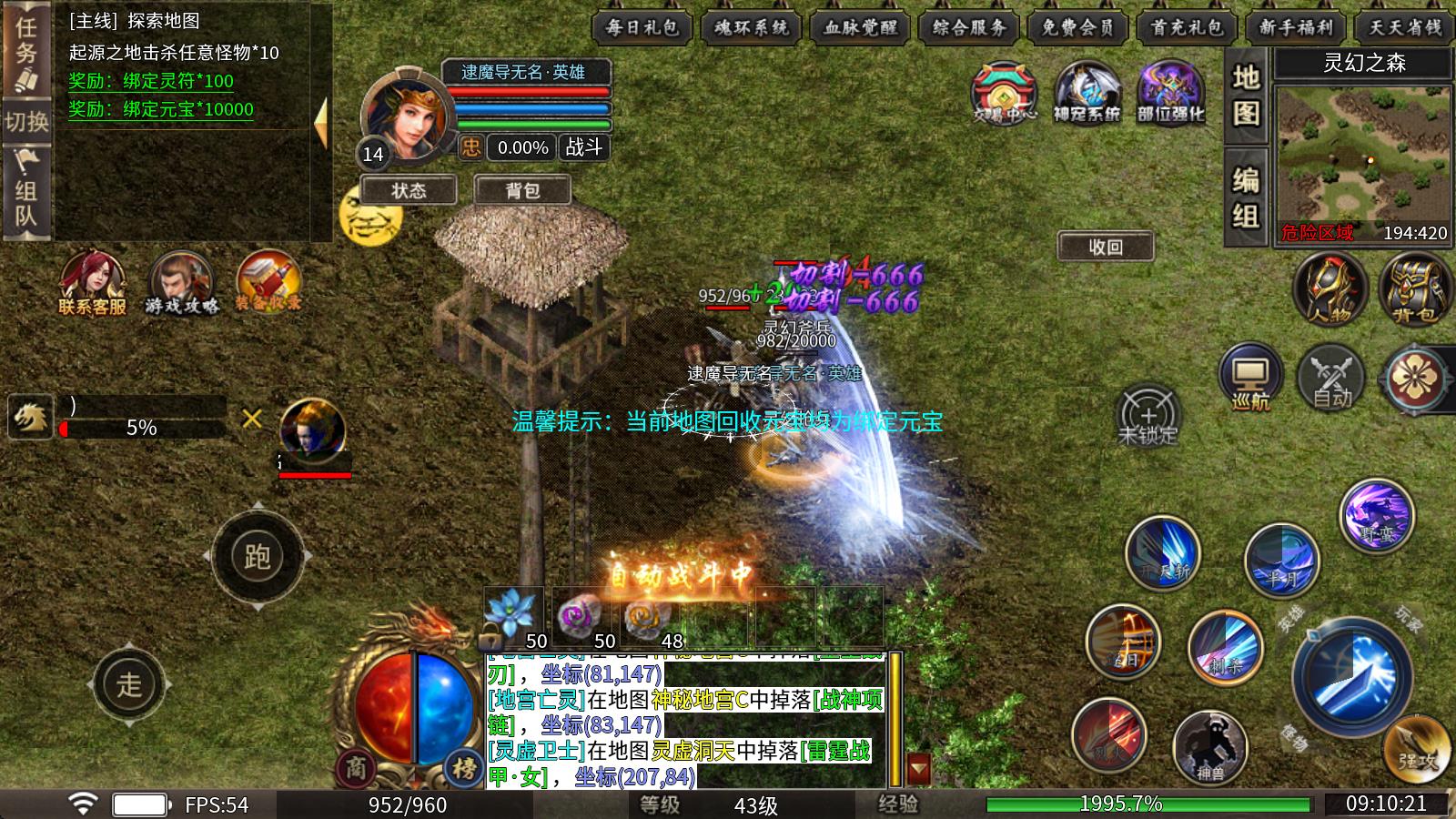Image resolution: width=1456 pixels, height=819 pixels.
Task: Click the 跑 run button
Action: click(258, 556)
